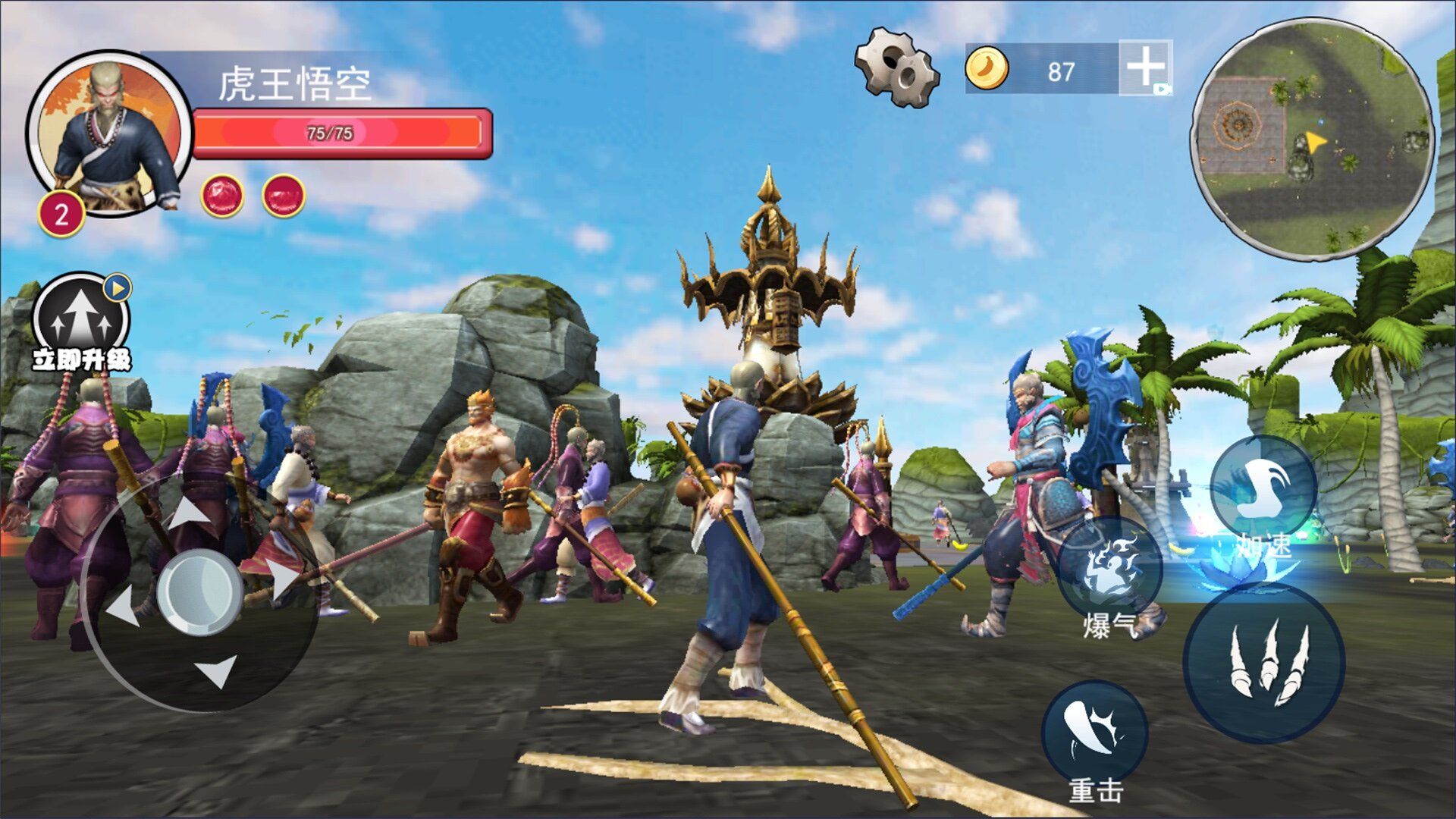Activate the 加速 speed-up skill
1456x819 pixels.
pyautogui.click(x=1263, y=490)
